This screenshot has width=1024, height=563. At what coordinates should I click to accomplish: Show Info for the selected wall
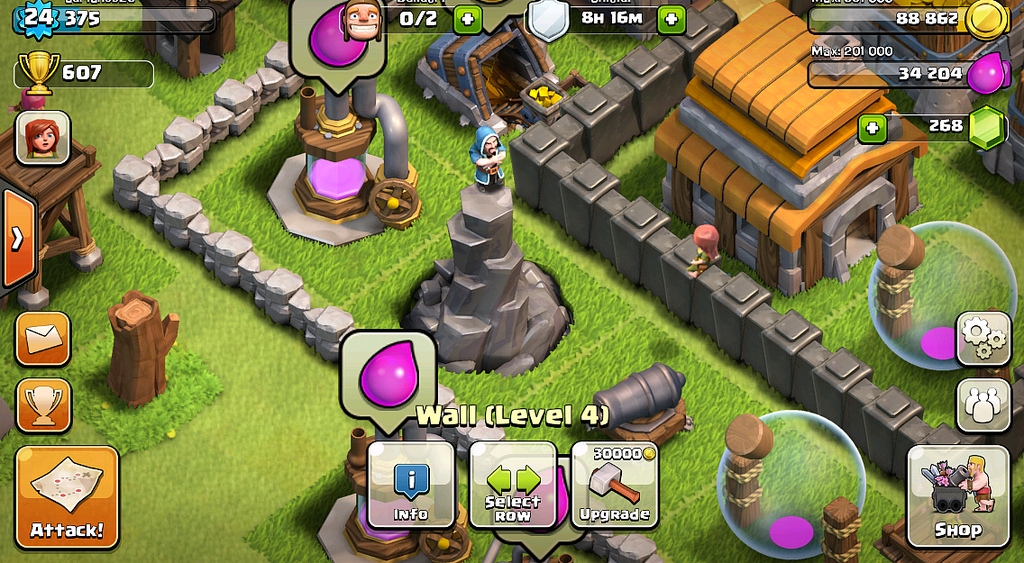click(x=411, y=485)
